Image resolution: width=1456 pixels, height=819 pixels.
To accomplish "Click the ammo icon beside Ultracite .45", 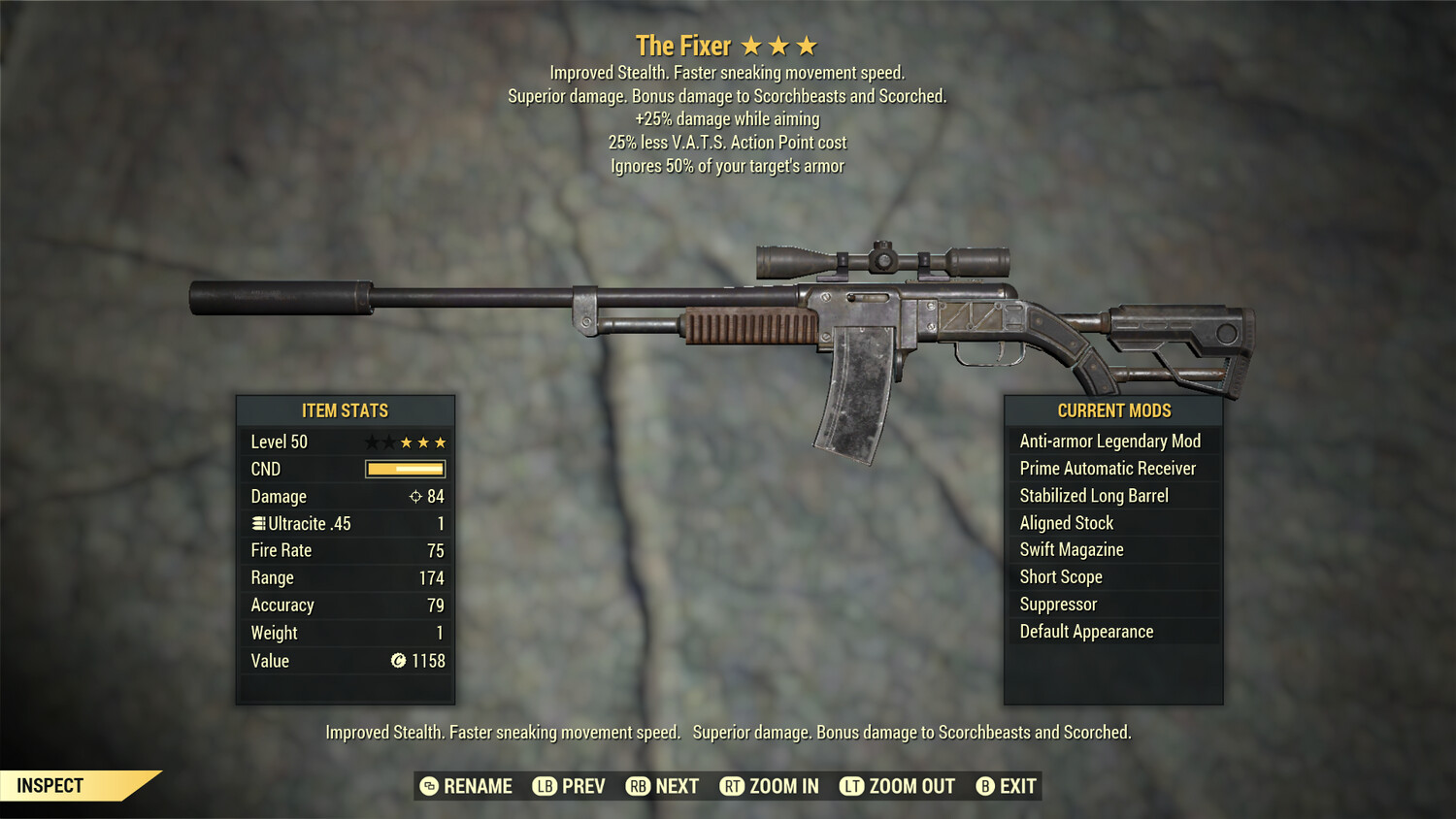I will (x=257, y=523).
